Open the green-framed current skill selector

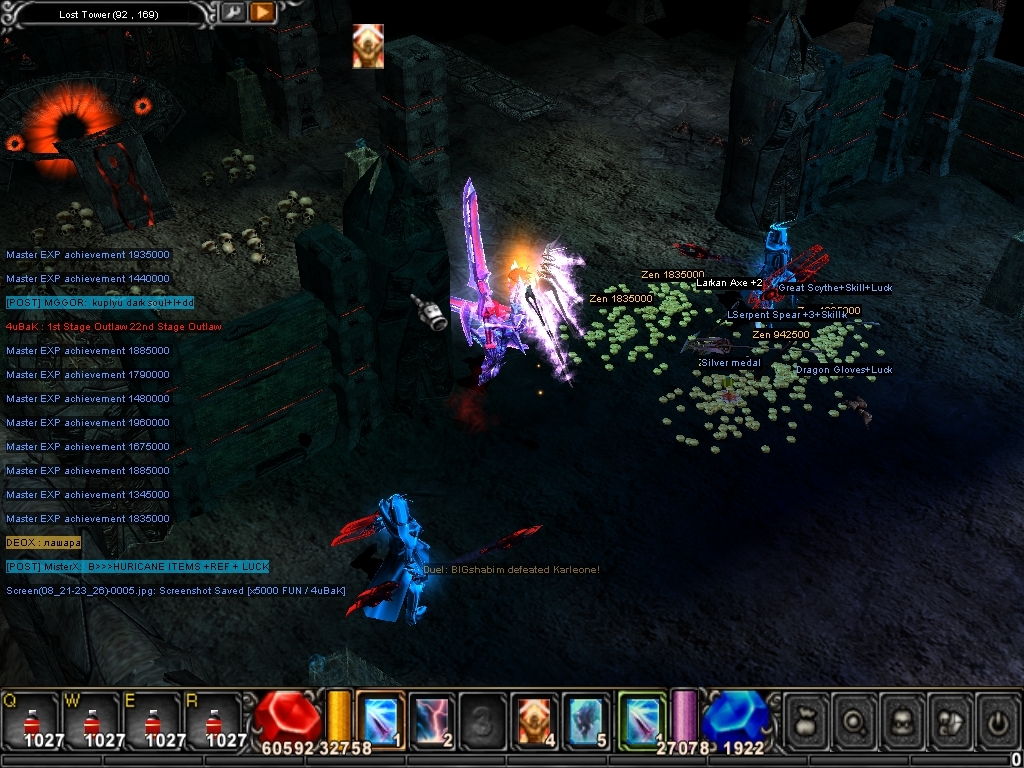(x=641, y=717)
